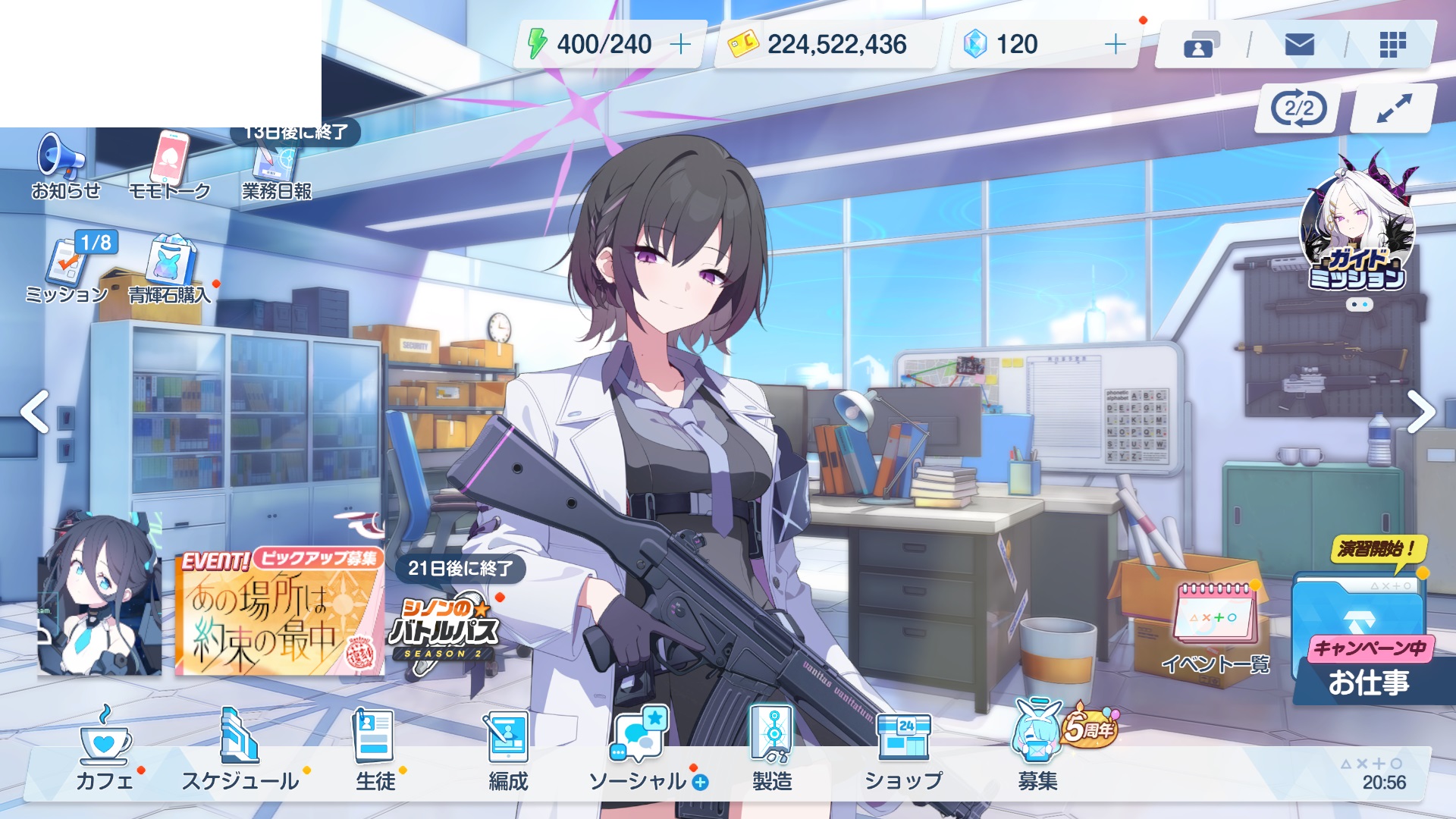
Task: Open the grid main menu icon
Action: coord(1392,45)
